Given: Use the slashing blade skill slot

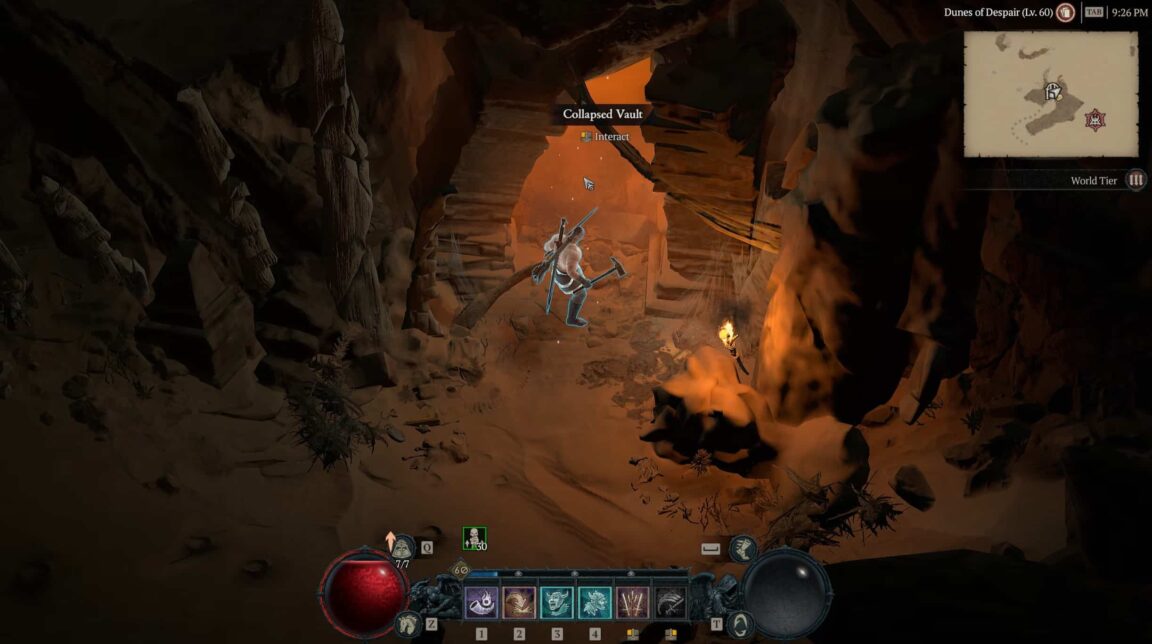Looking at the screenshot, I should coord(671,602).
